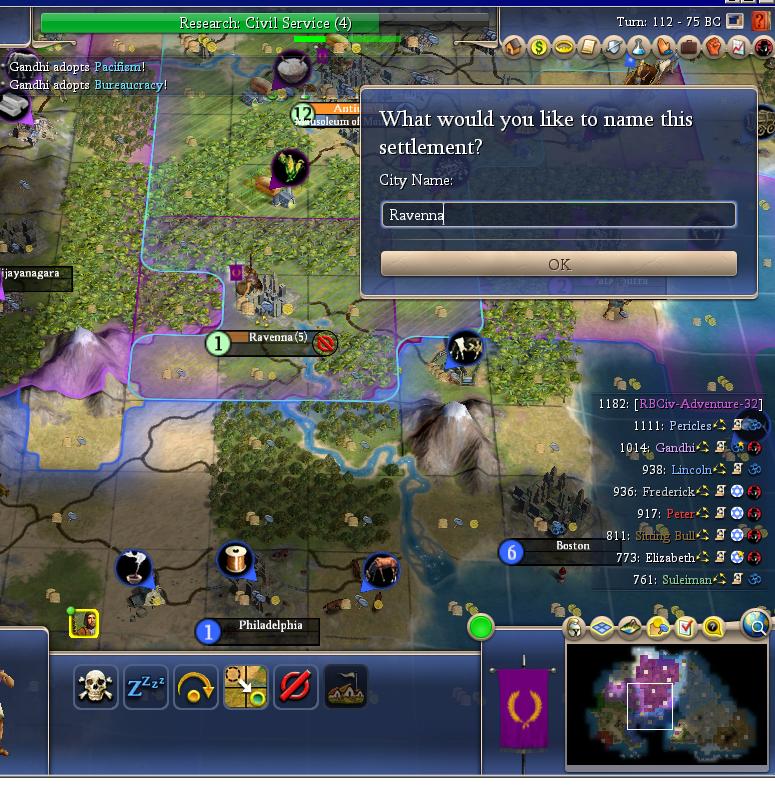Click the found city action button
Screen dimensions: 775x791
pyautogui.click(x=346, y=687)
